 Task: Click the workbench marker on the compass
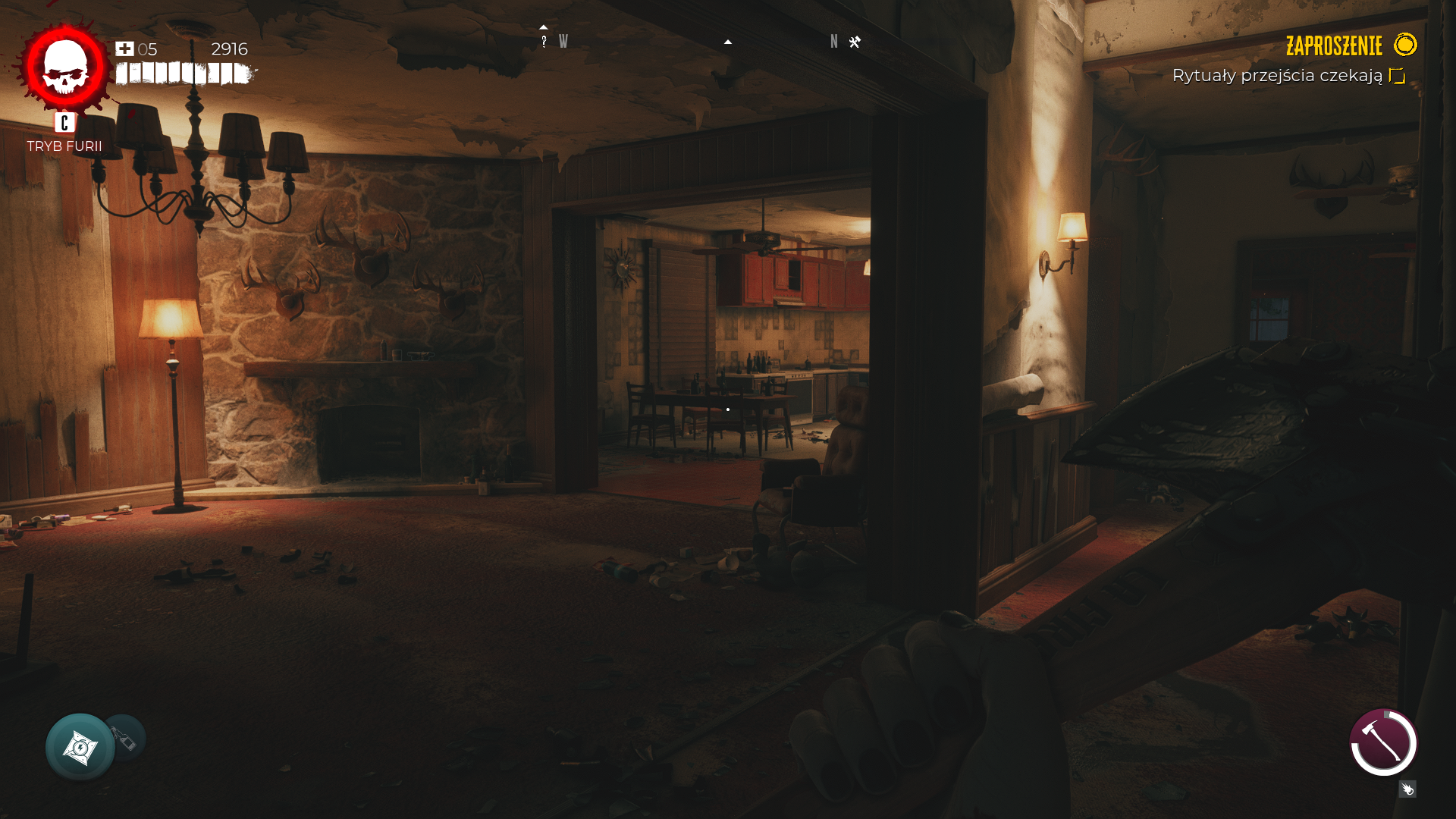pos(855,42)
